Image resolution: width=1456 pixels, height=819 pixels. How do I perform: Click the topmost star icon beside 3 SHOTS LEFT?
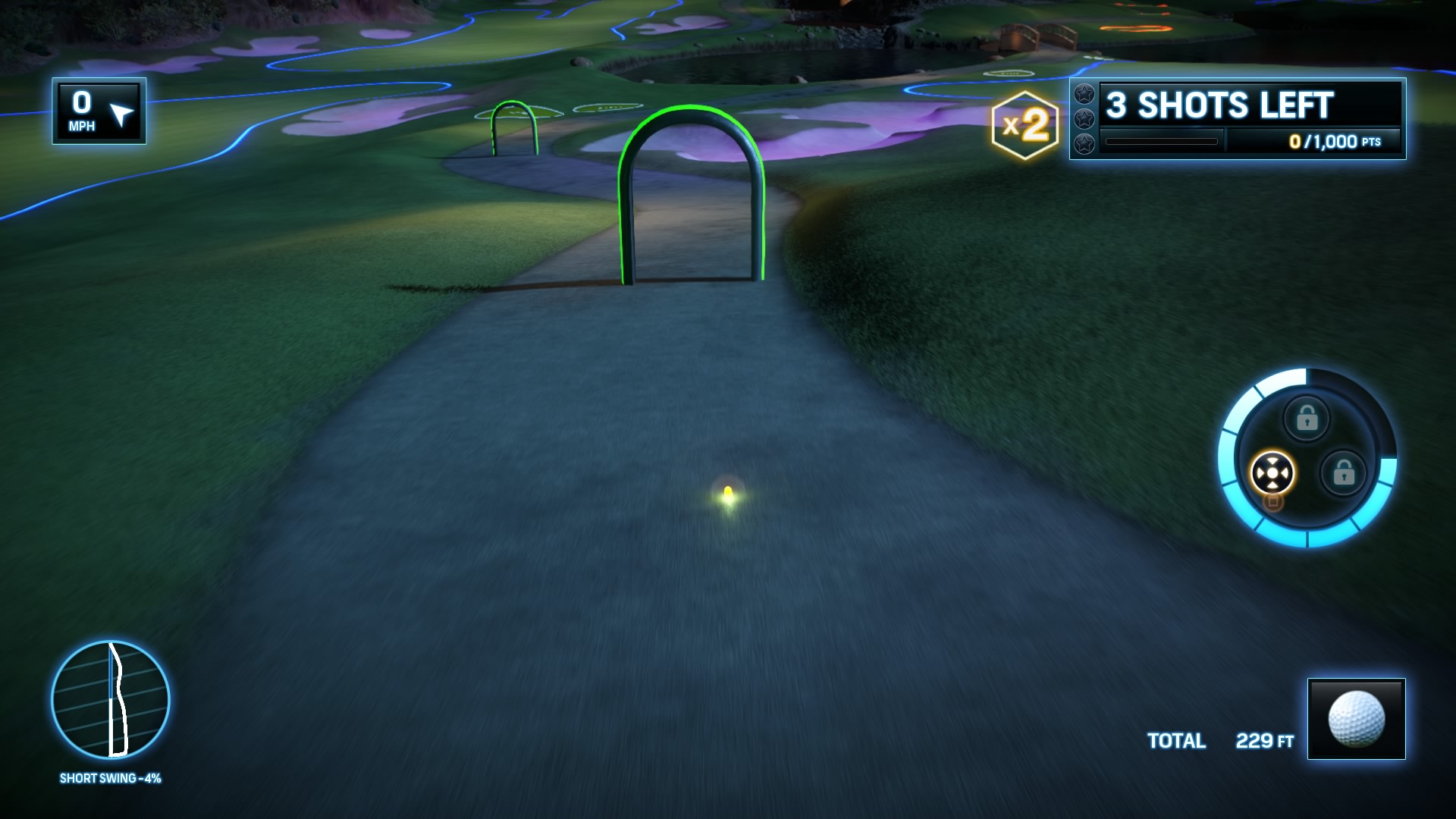point(1084,94)
